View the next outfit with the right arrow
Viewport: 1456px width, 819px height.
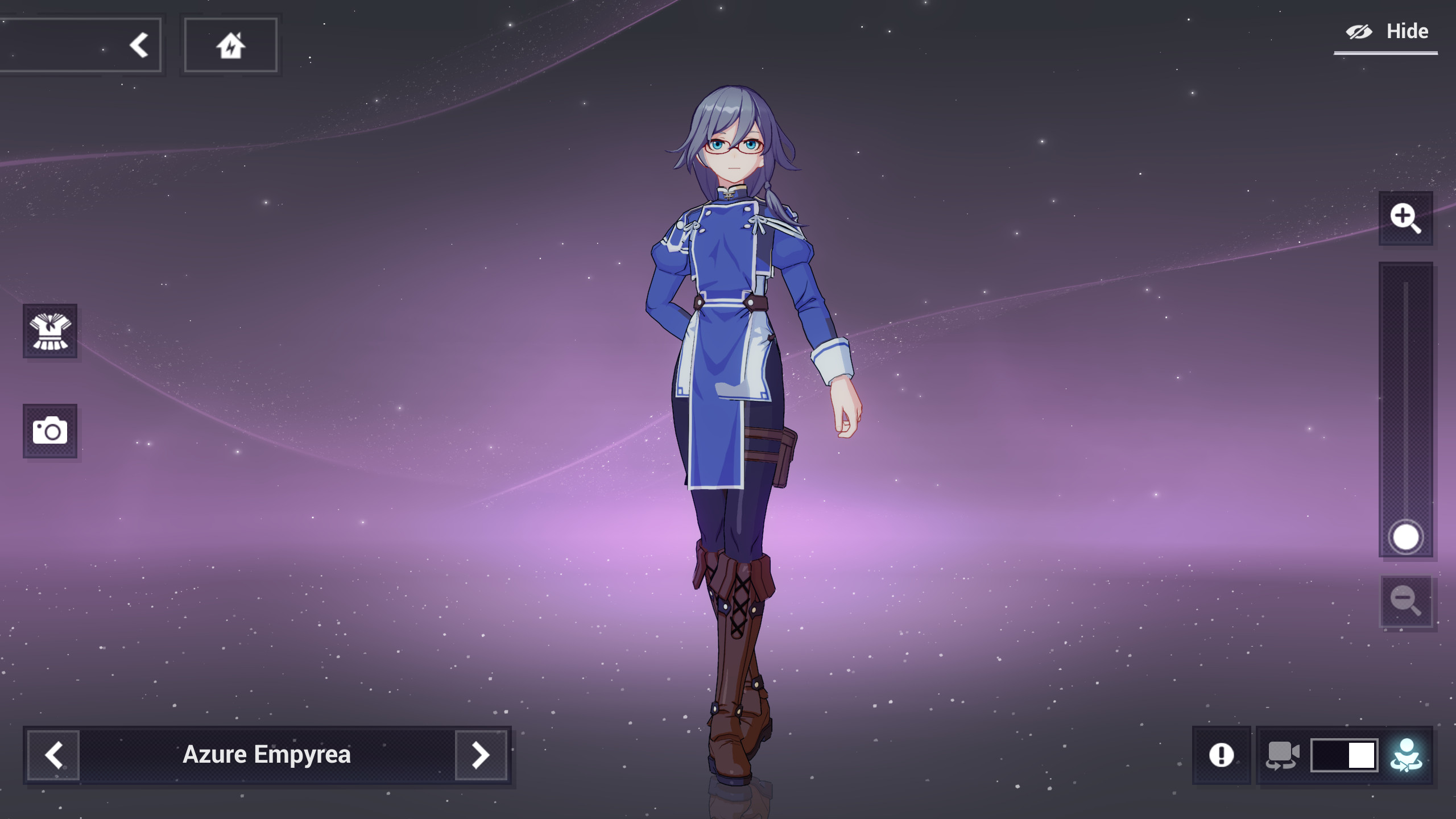click(481, 755)
